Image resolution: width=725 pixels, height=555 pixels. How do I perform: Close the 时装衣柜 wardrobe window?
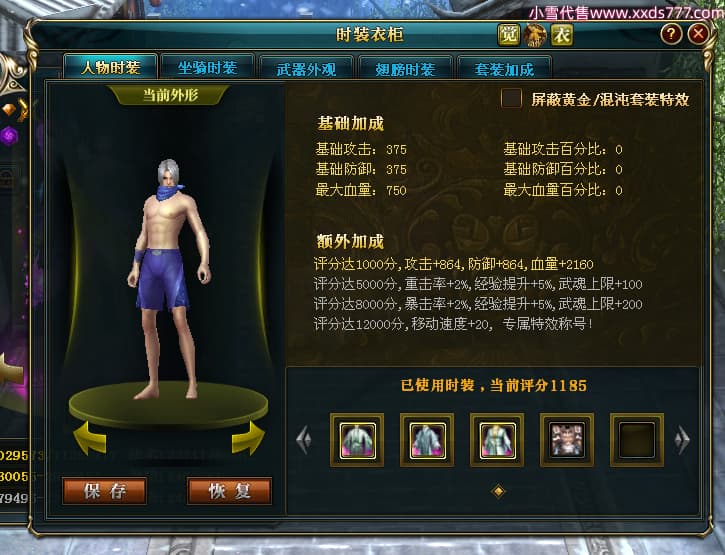(699, 34)
